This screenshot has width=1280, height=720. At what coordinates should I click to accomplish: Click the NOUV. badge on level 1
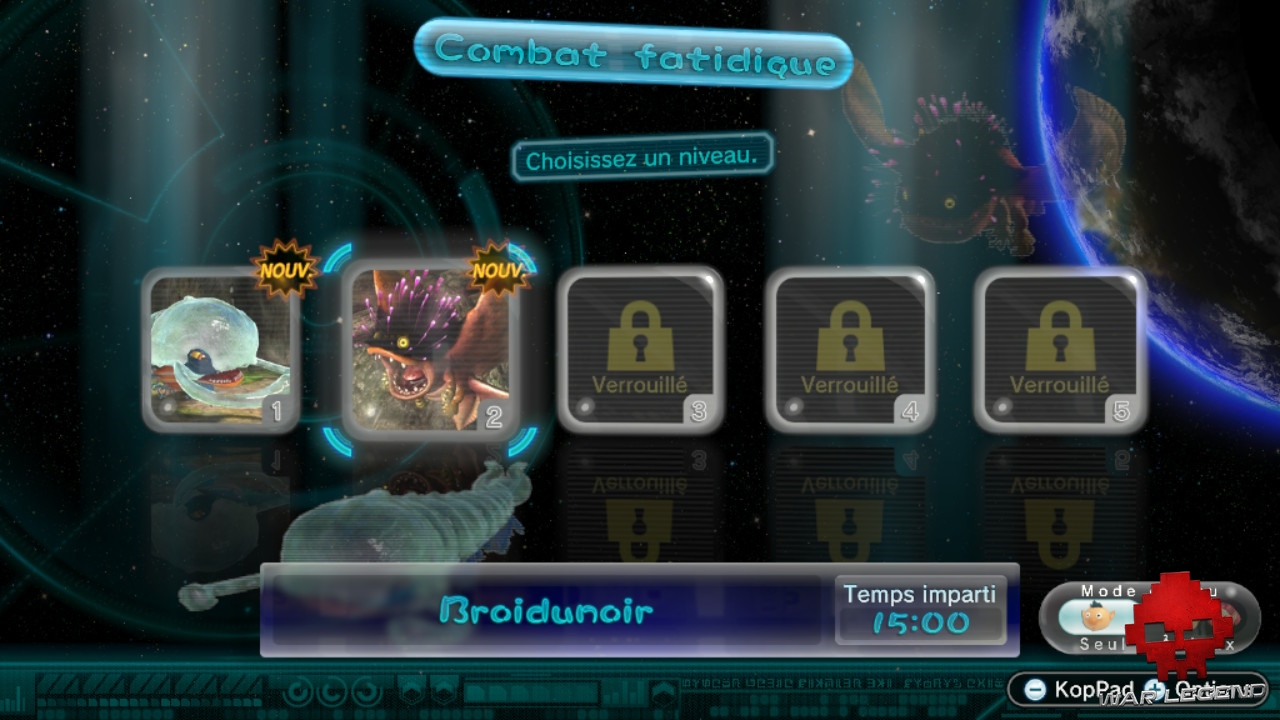[x=283, y=268]
